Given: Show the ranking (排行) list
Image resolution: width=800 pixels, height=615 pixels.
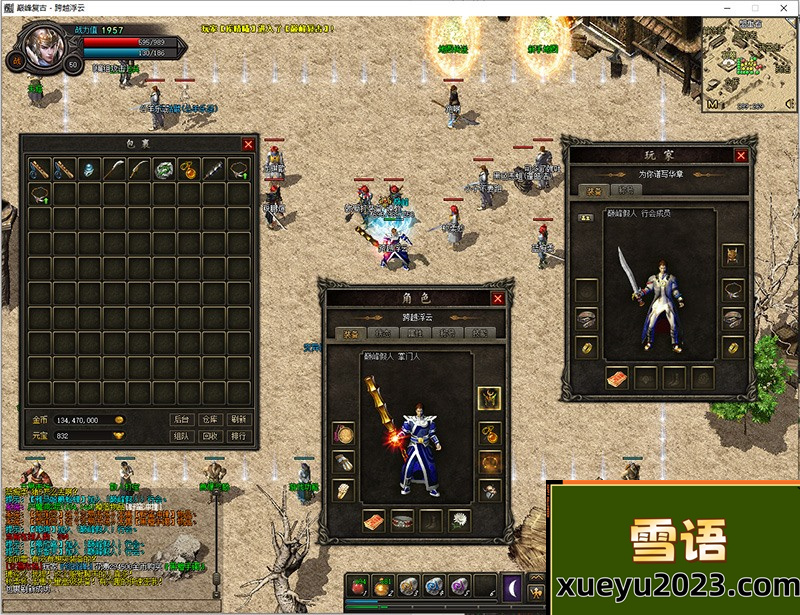Looking at the screenshot, I should [238, 436].
